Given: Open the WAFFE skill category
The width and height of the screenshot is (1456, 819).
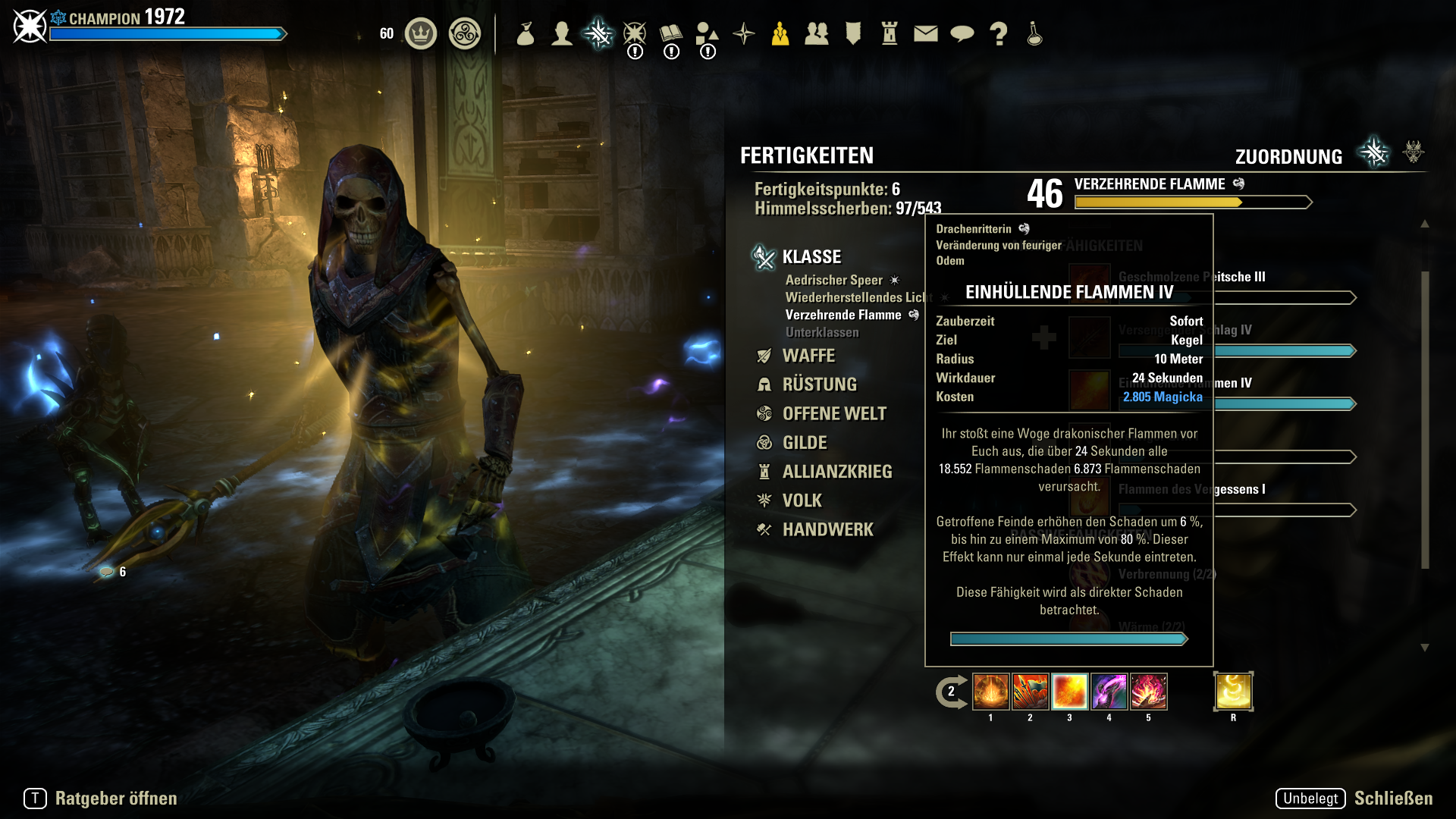Looking at the screenshot, I should pyautogui.click(x=808, y=356).
